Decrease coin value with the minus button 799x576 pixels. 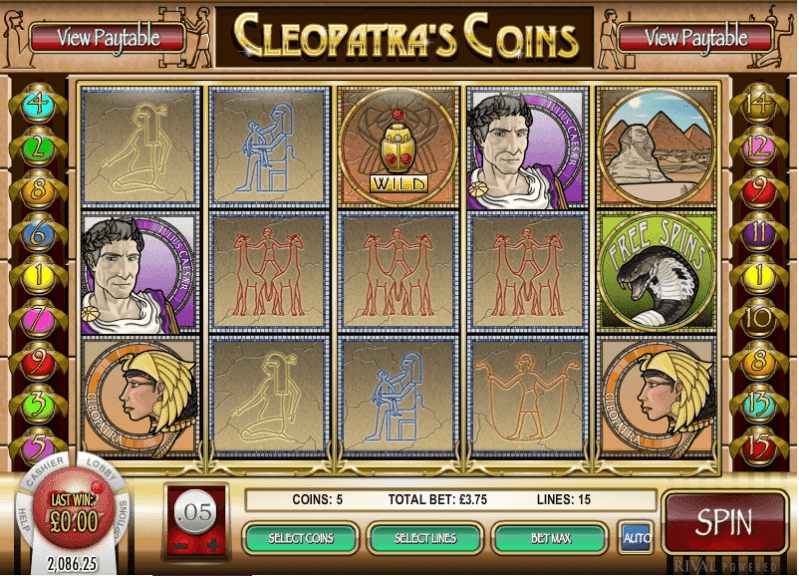(181, 547)
